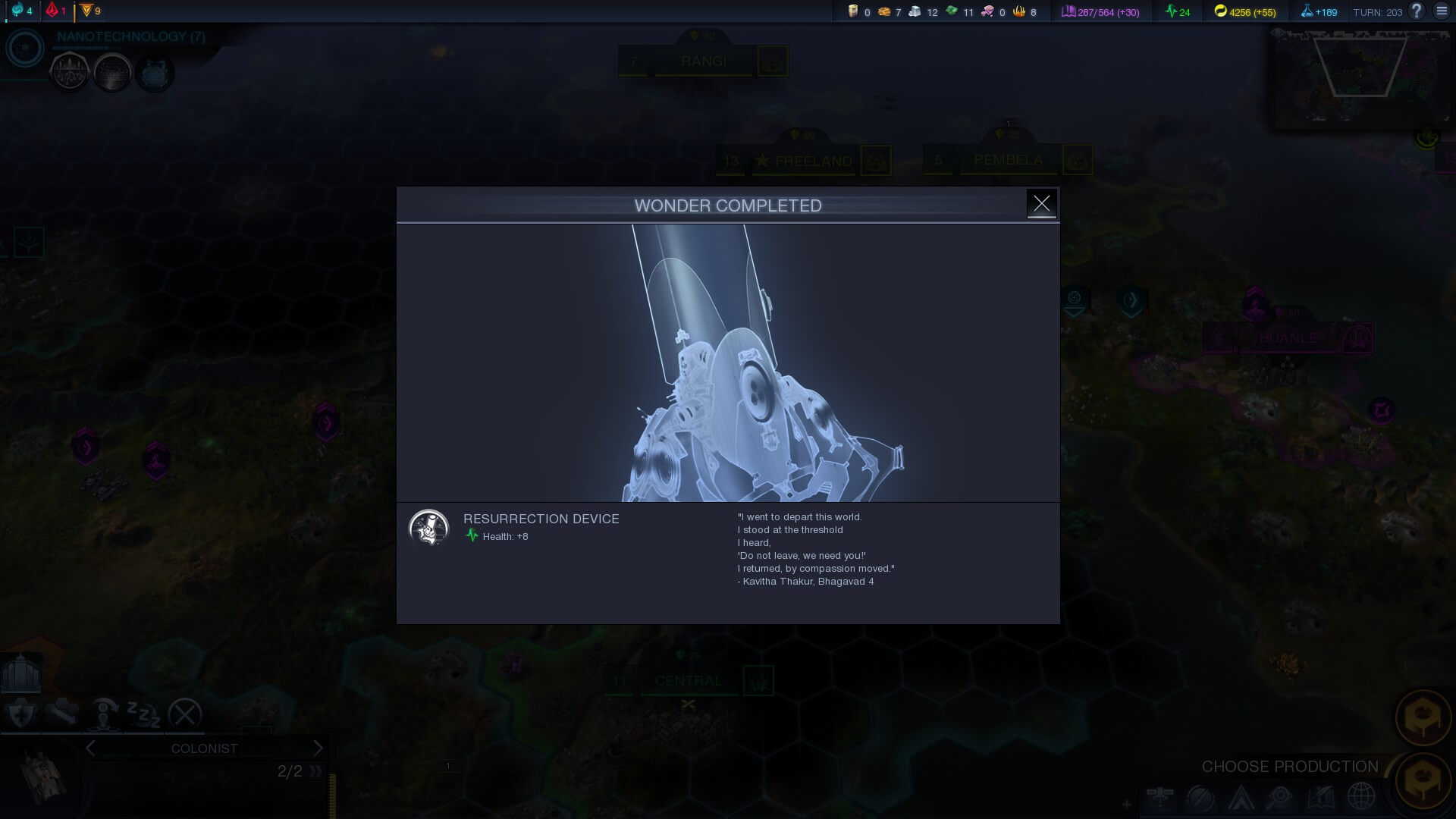Put the Colonist unit to sleep
1456x819 pixels.
(x=143, y=714)
